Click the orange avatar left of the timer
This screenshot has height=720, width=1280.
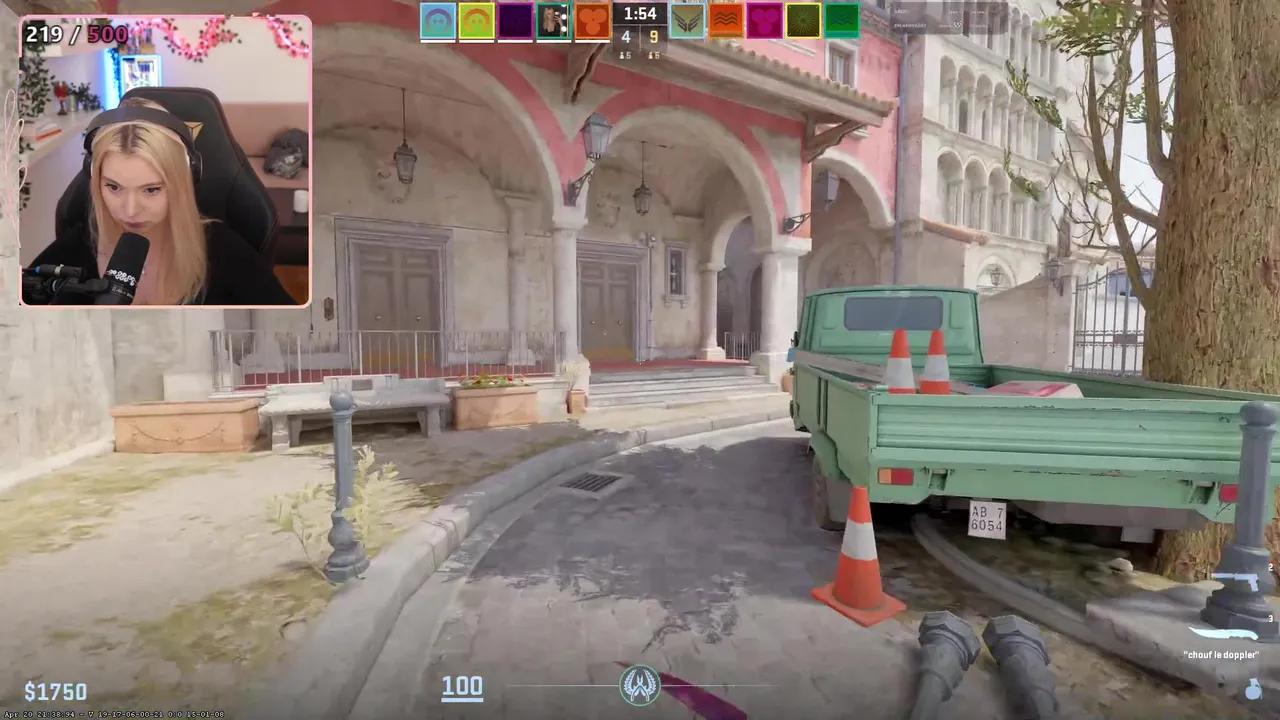click(592, 21)
